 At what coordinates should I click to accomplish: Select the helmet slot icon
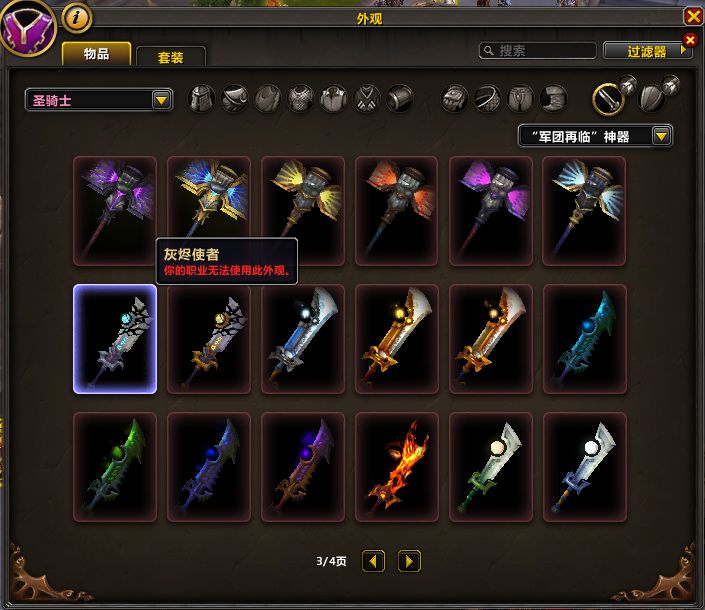pos(202,98)
